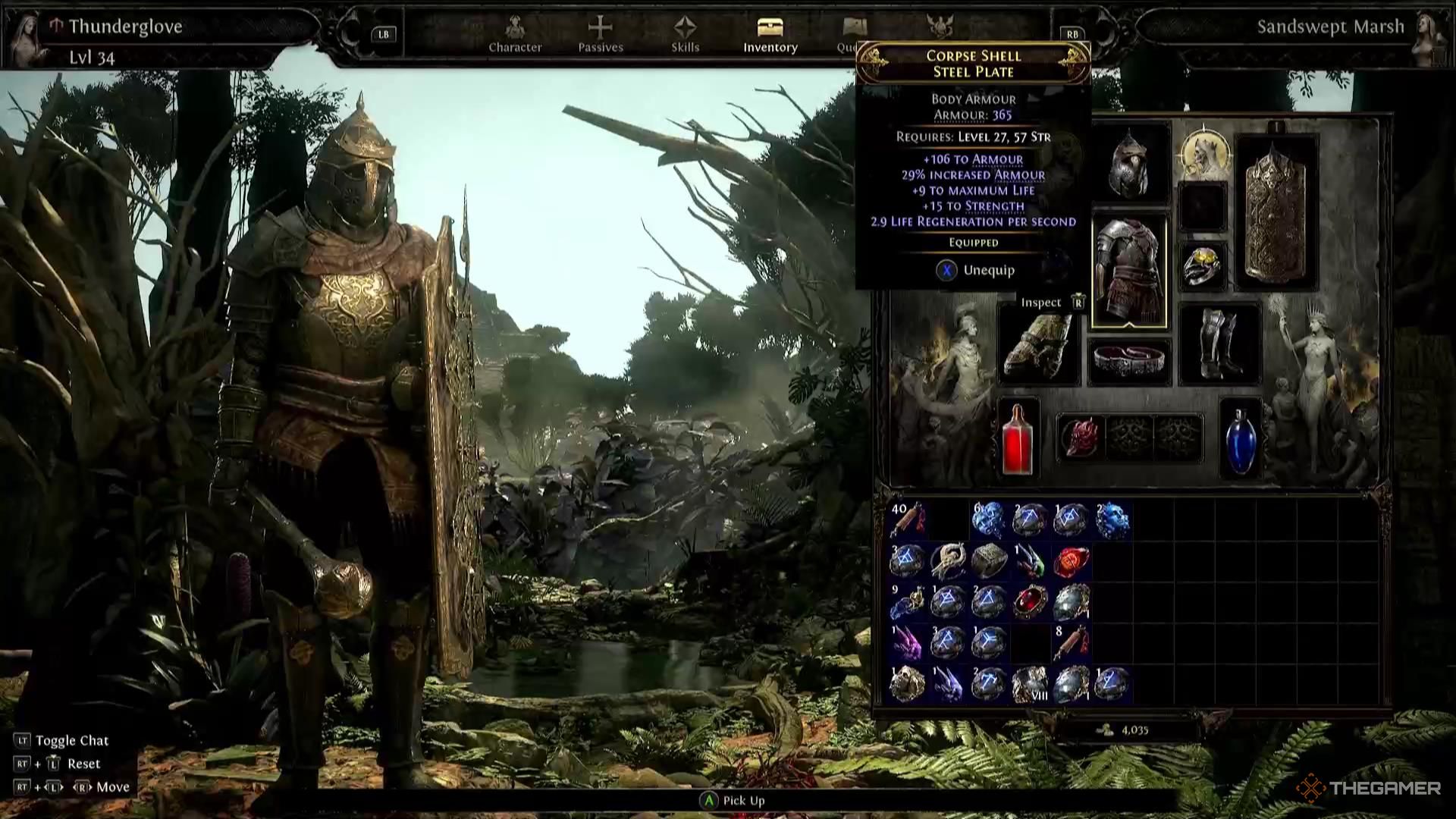The height and width of the screenshot is (819, 1456).
Task: Select the red ruby amulet in inventory
Action: click(x=1030, y=601)
